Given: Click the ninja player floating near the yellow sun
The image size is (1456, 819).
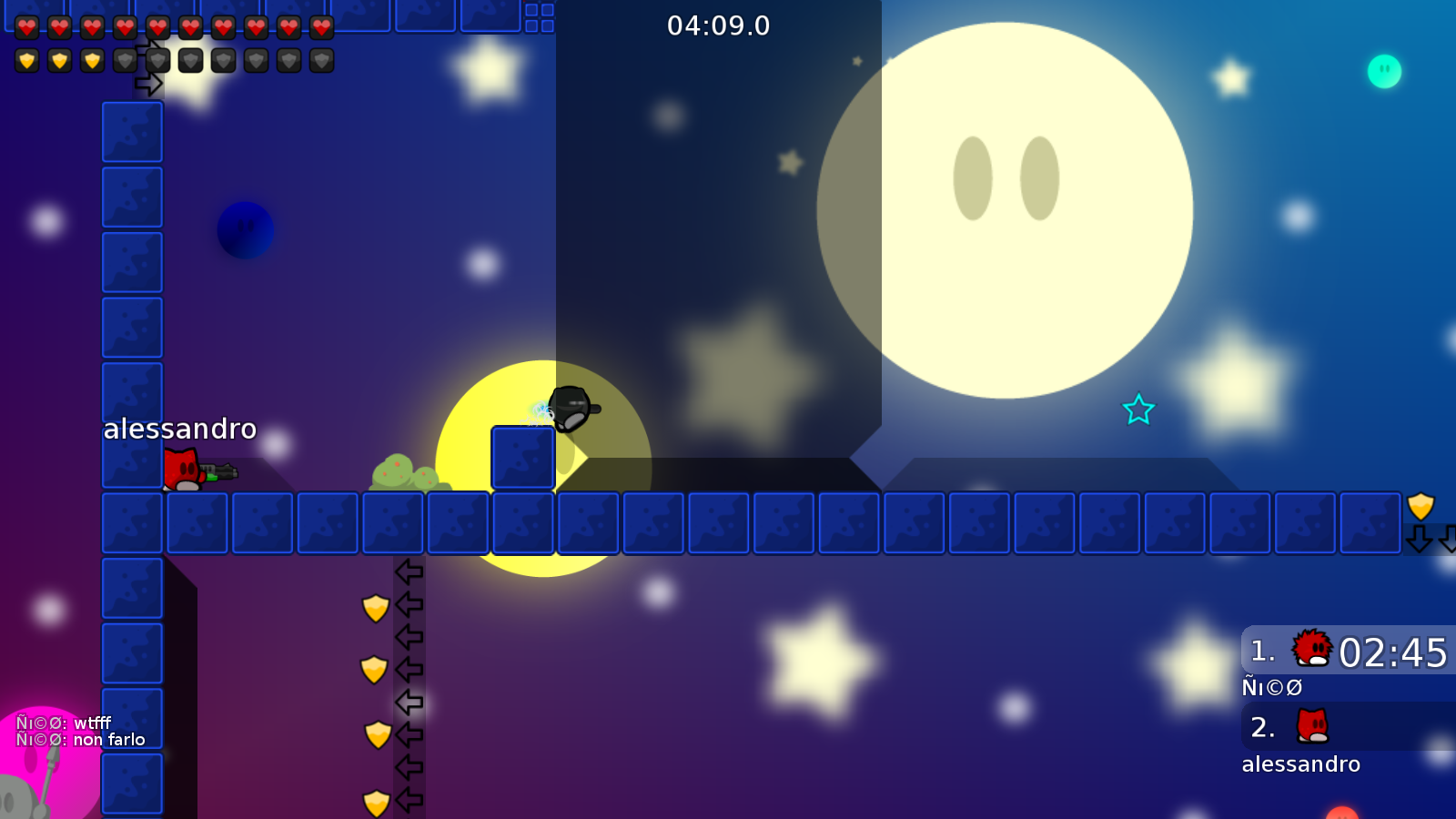Looking at the screenshot, I should [x=571, y=408].
